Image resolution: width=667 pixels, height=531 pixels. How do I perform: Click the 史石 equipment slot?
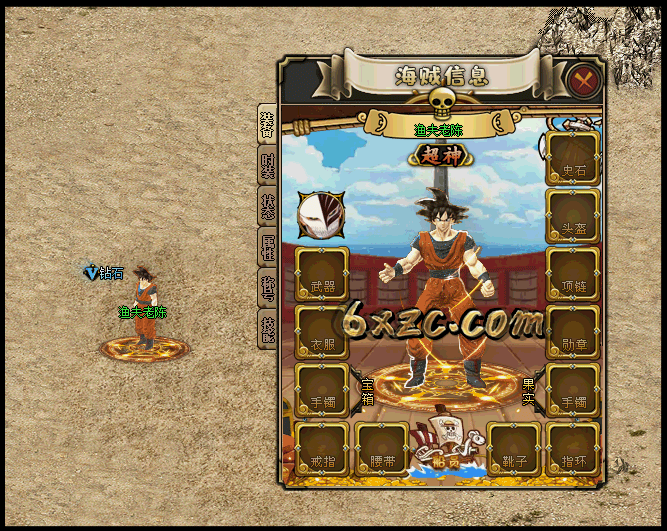(573, 157)
